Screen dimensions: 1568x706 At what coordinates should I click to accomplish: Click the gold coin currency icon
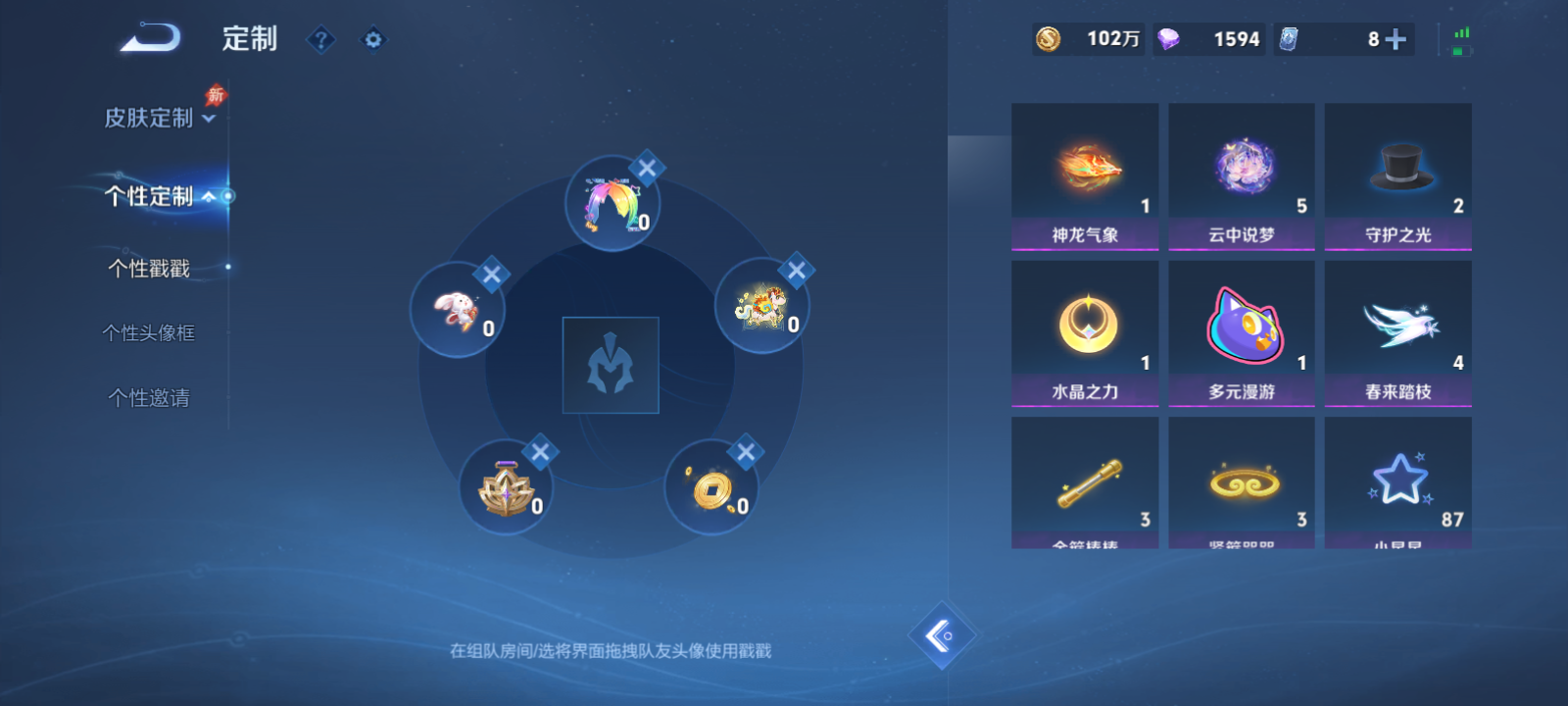[x=1048, y=40]
